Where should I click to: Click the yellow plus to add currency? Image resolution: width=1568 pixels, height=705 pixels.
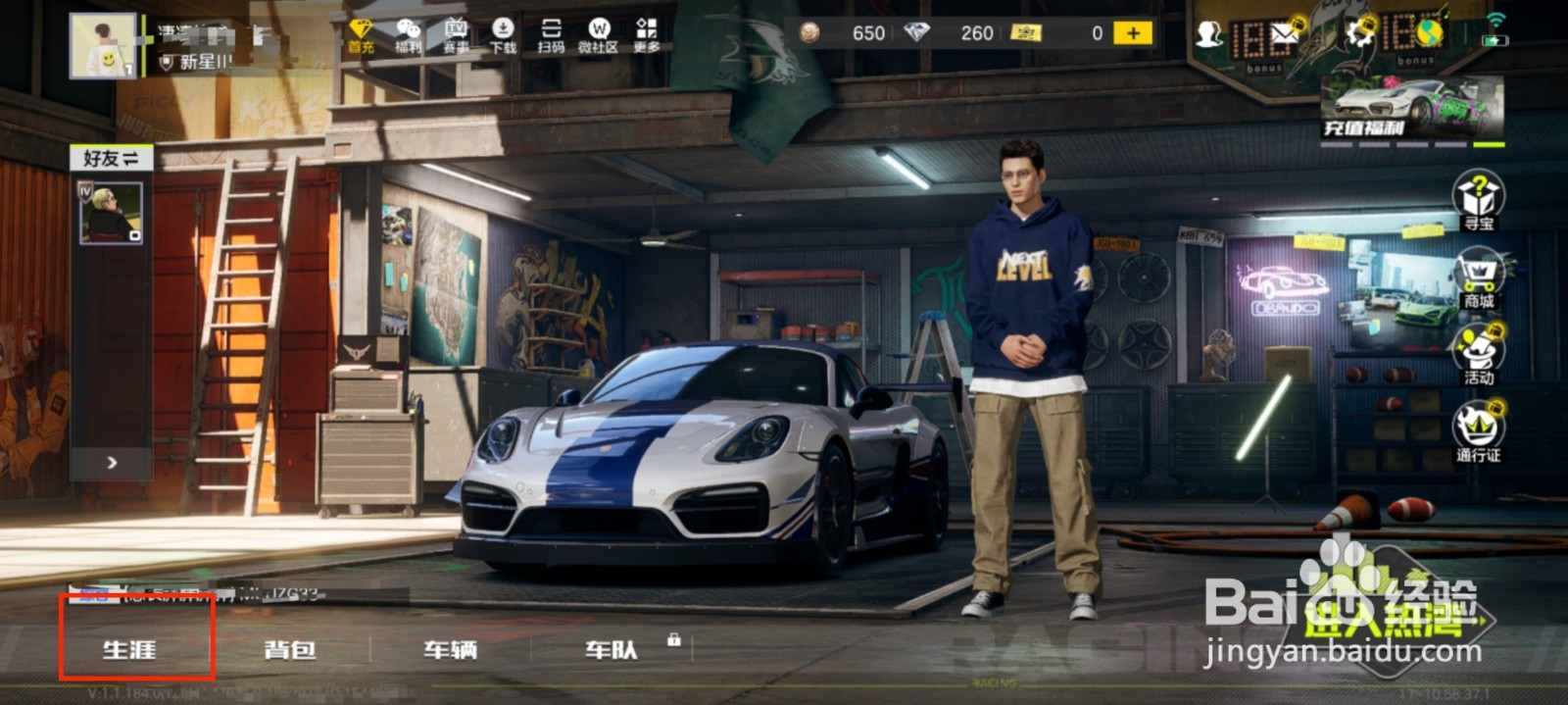click(1133, 33)
